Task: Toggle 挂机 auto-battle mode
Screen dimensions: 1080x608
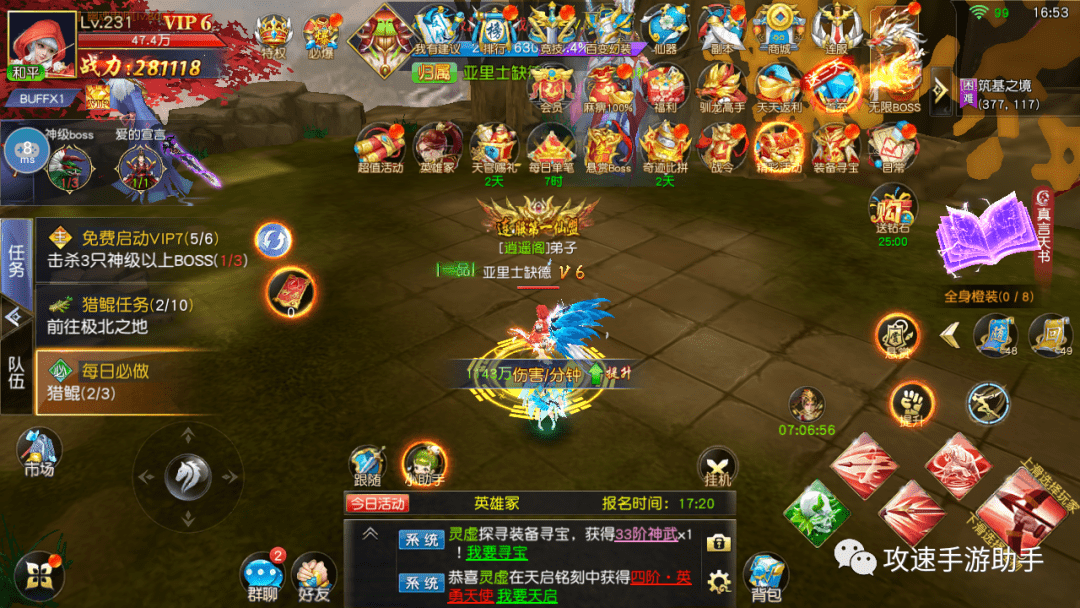Action: tap(717, 465)
